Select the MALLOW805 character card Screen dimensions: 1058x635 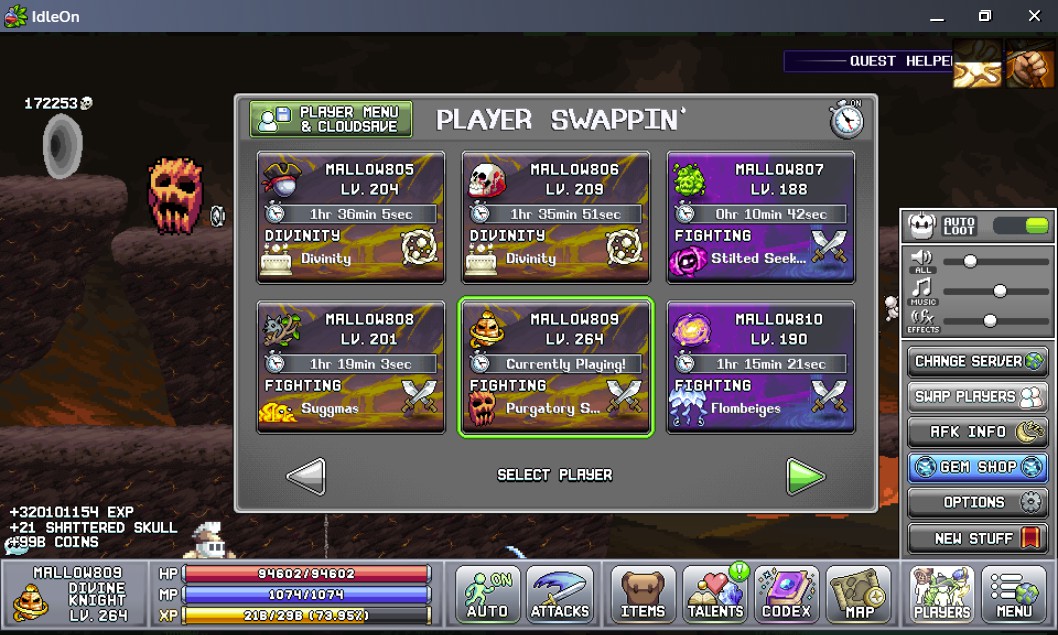click(x=351, y=217)
